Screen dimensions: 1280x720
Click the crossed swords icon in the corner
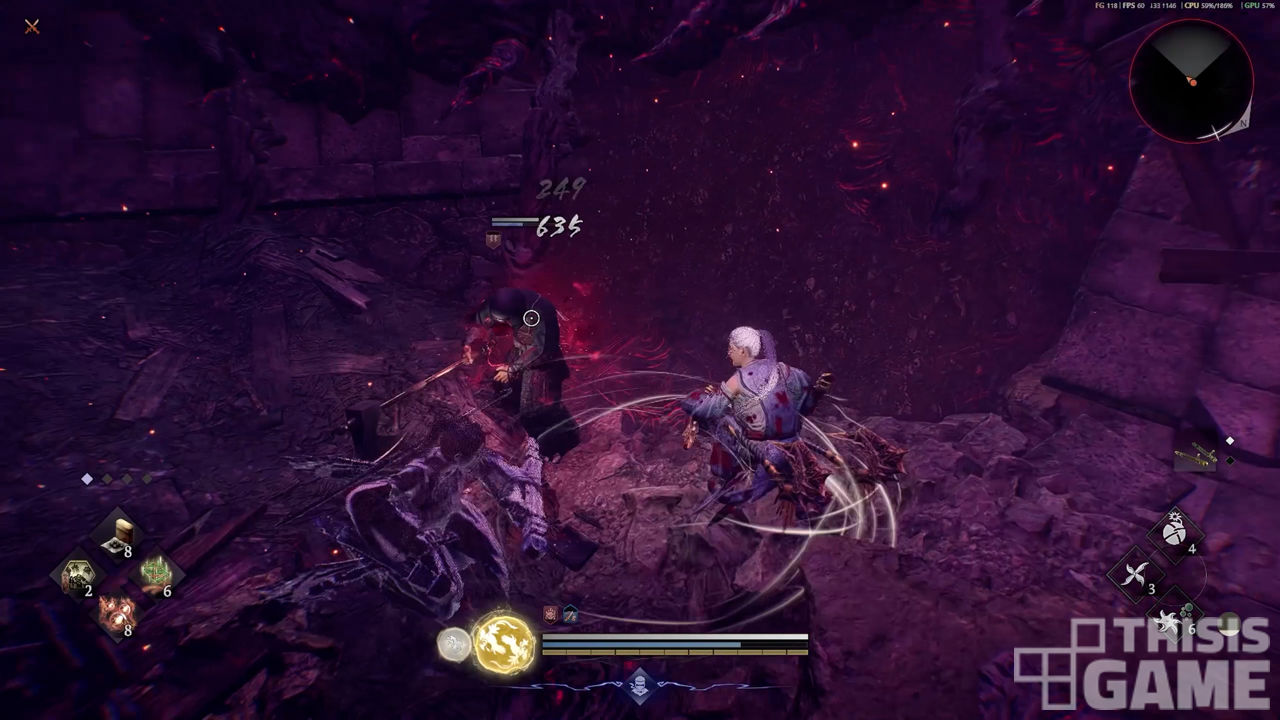click(x=32, y=27)
